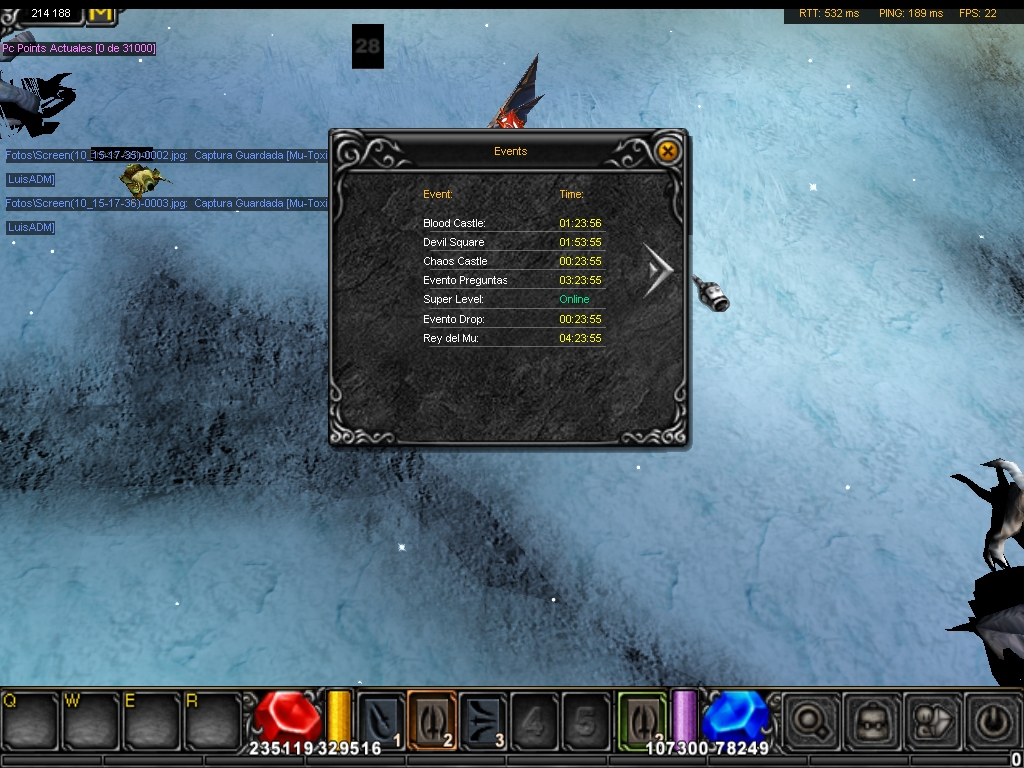Select the green-framed active skill icon
The image size is (1024, 768).
(x=641, y=720)
